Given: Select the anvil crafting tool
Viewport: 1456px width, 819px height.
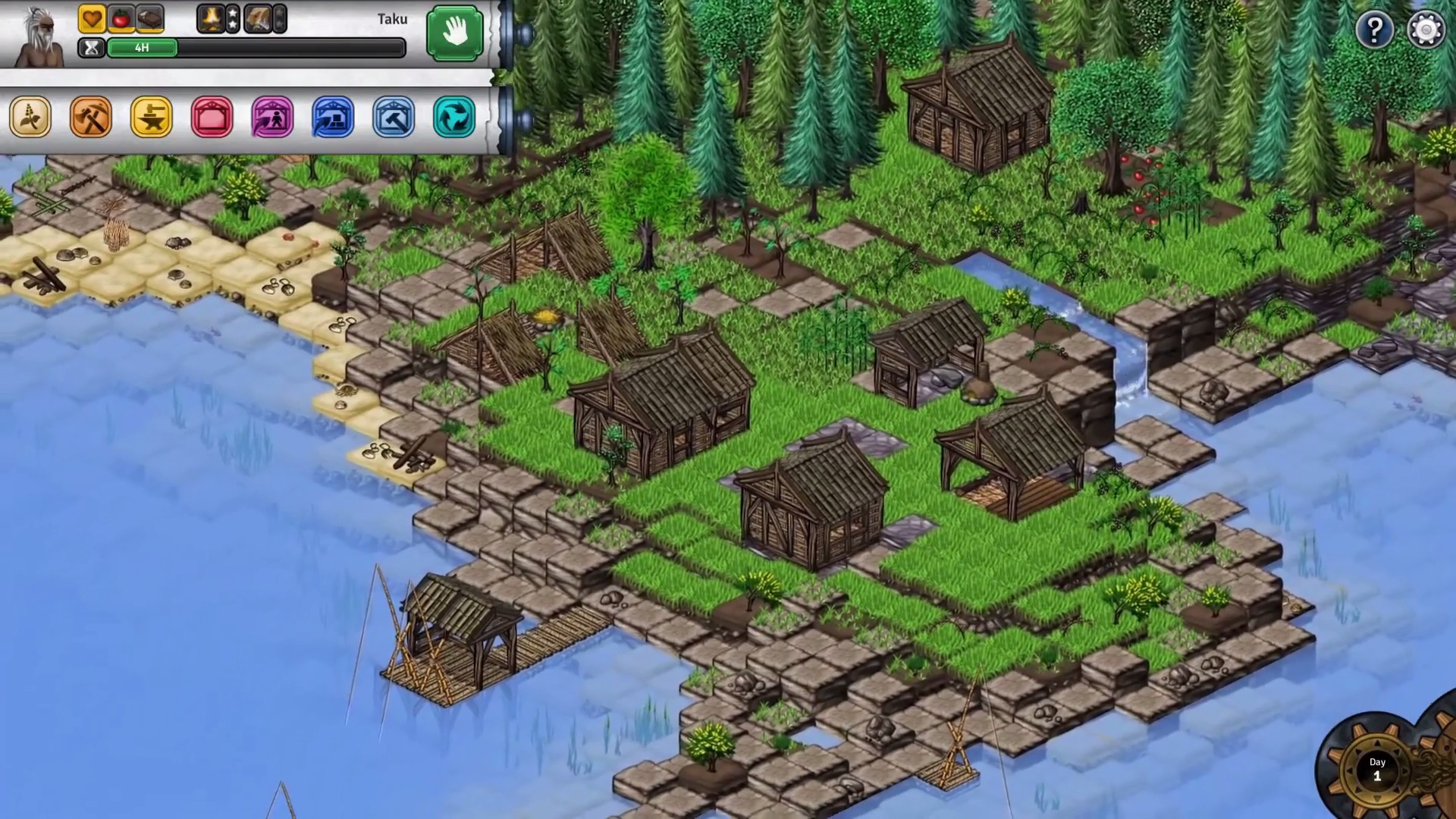Looking at the screenshot, I should tap(152, 118).
